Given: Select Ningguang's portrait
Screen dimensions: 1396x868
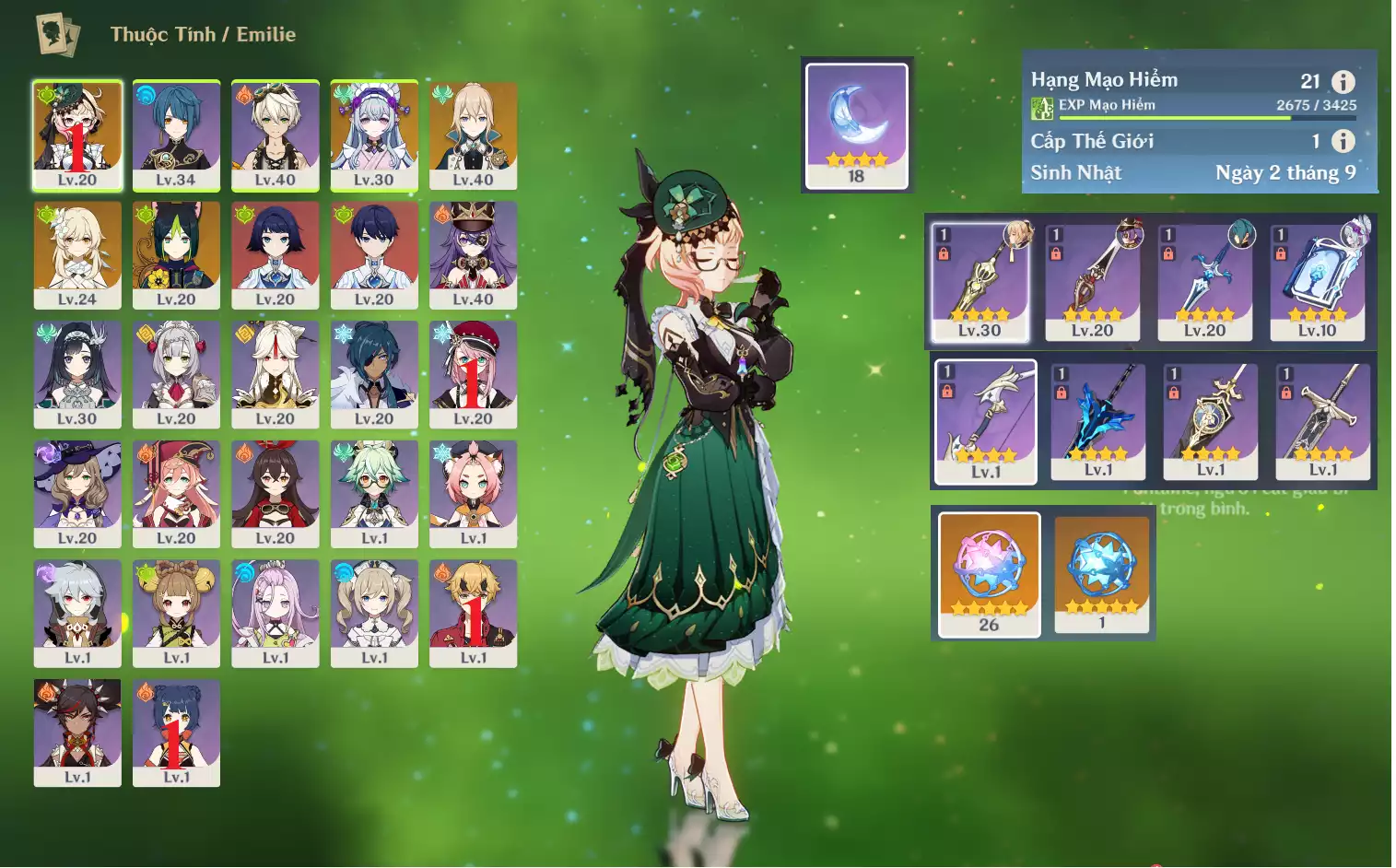Looking at the screenshot, I should [276, 374].
